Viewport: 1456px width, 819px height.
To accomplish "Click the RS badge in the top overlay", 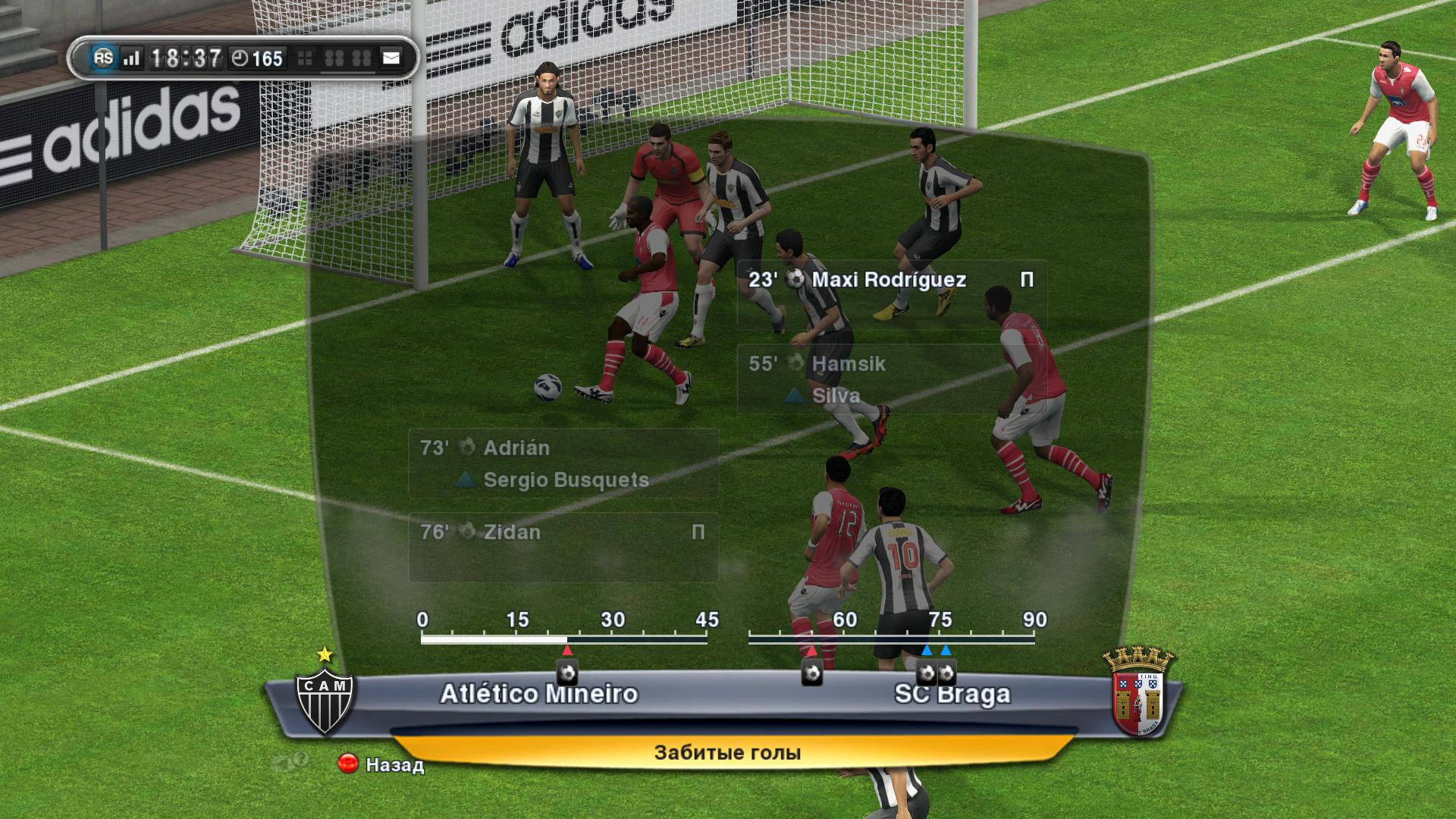I will point(103,58).
